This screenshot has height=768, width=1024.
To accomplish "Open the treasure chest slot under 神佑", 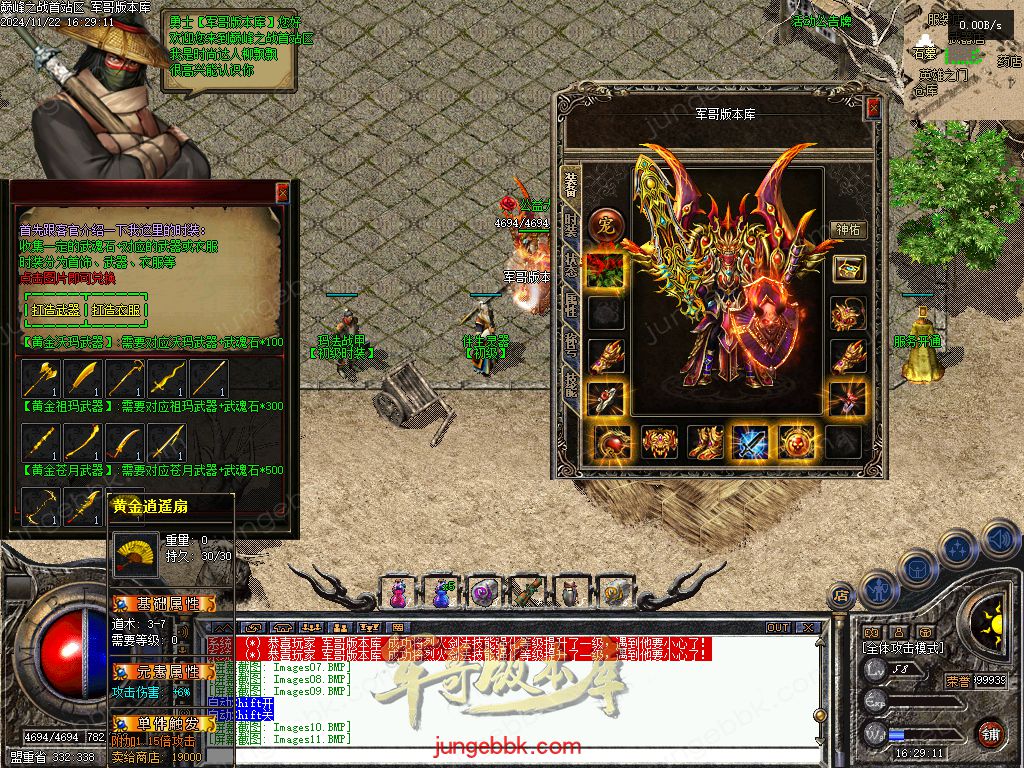I will click(x=848, y=269).
